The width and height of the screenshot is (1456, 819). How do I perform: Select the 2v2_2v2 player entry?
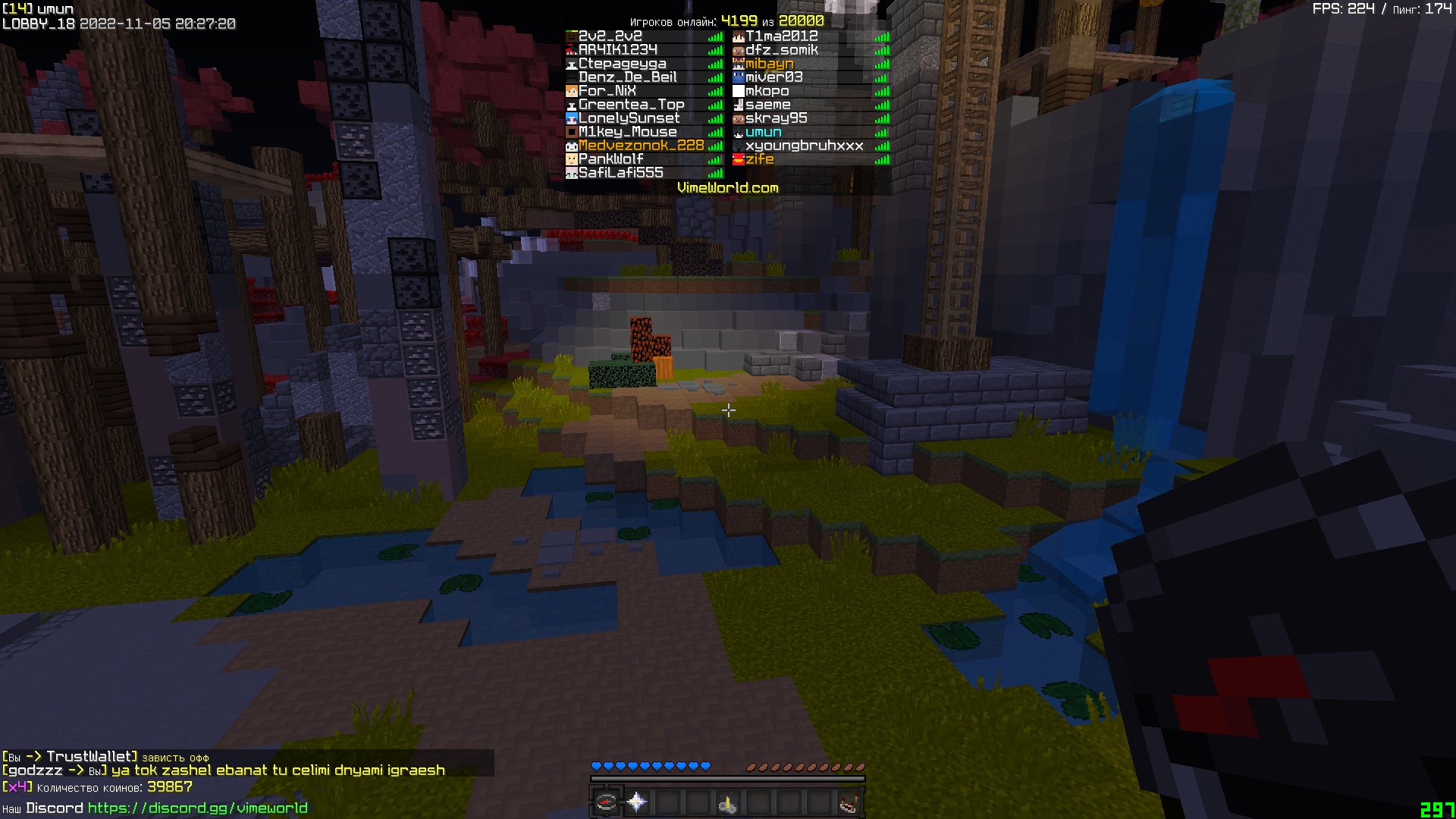[610, 36]
